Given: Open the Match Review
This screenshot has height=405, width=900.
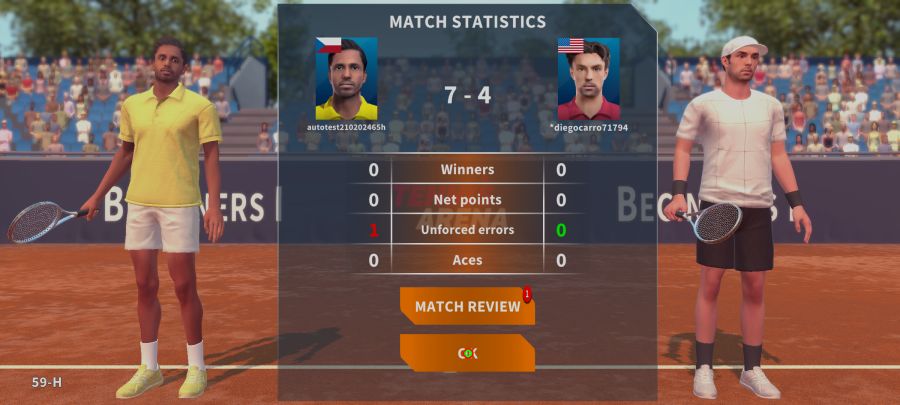Looking at the screenshot, I should [x=467, y=306].
